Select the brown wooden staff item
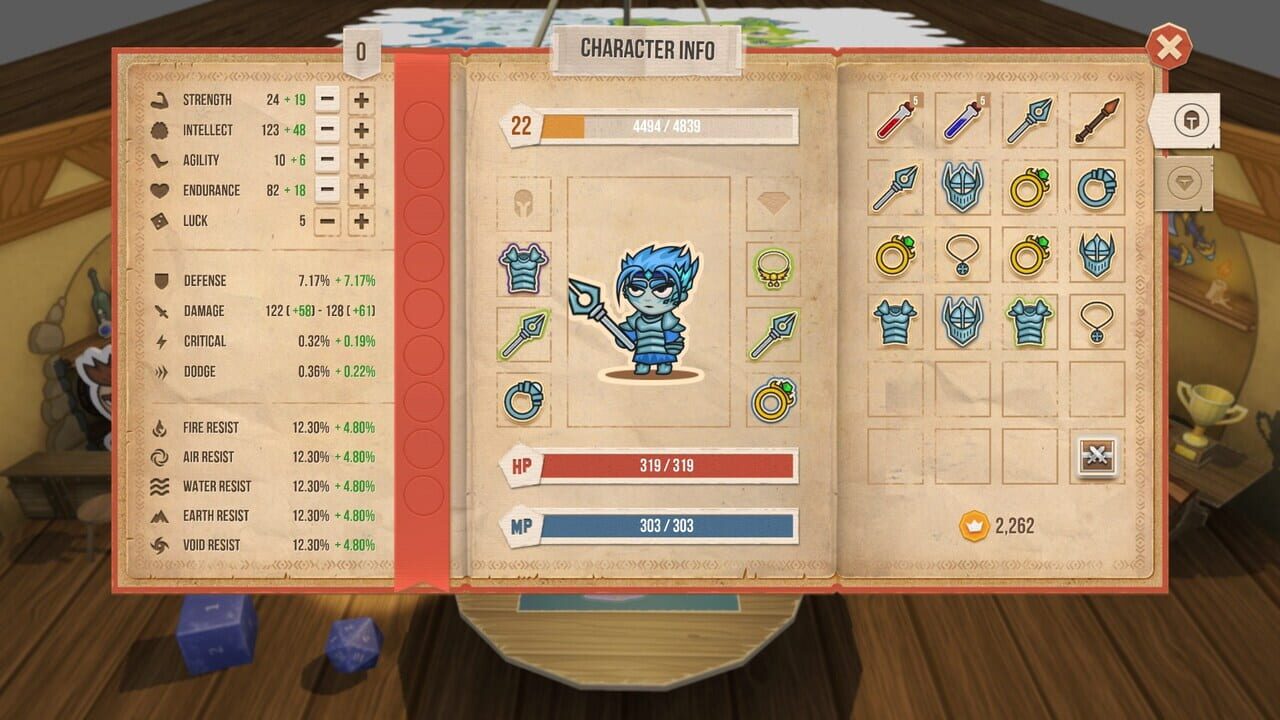Screen dimensions: 1280x720 1097,120
